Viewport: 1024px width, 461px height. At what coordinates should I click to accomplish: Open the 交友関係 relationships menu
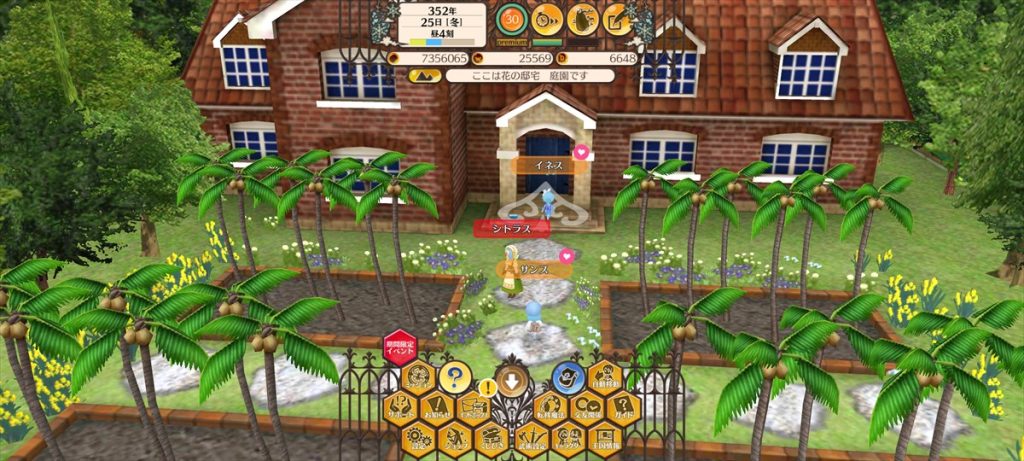[x=587, y=408]
